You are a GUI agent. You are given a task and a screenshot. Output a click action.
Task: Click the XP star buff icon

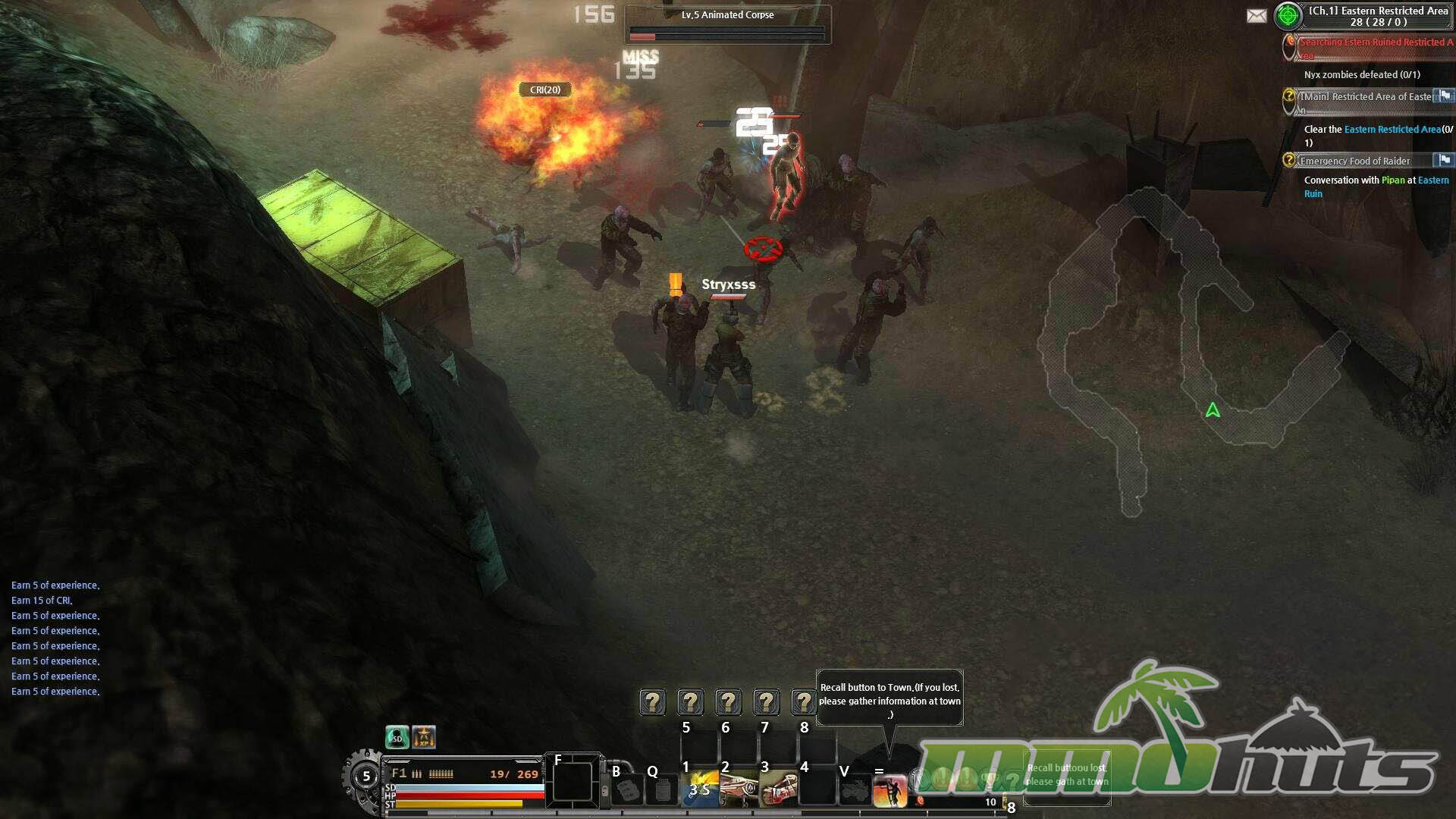(424, 737)
